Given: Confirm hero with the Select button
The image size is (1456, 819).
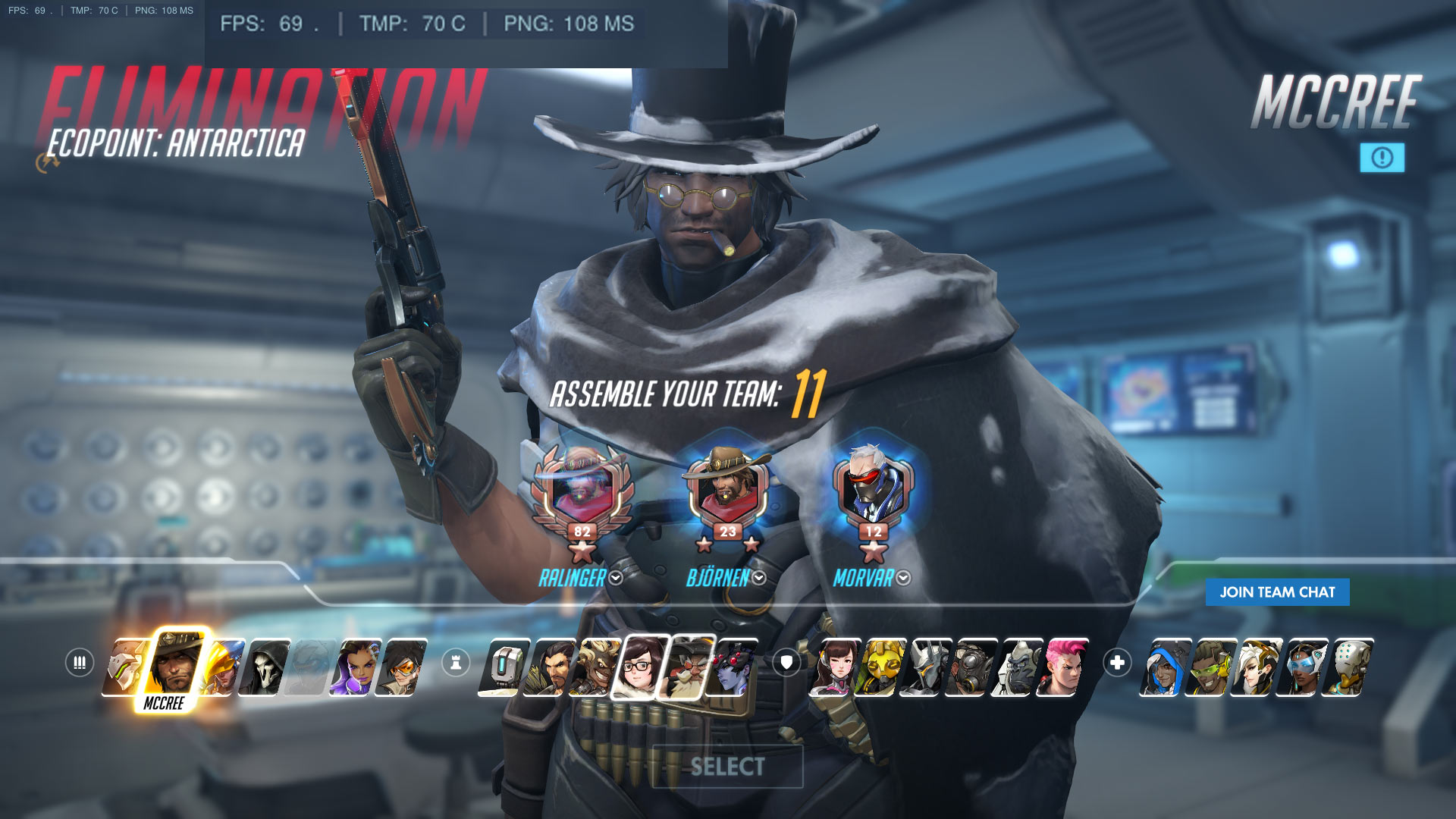Looking at the screenshot, I should click(x=727, y=767).
